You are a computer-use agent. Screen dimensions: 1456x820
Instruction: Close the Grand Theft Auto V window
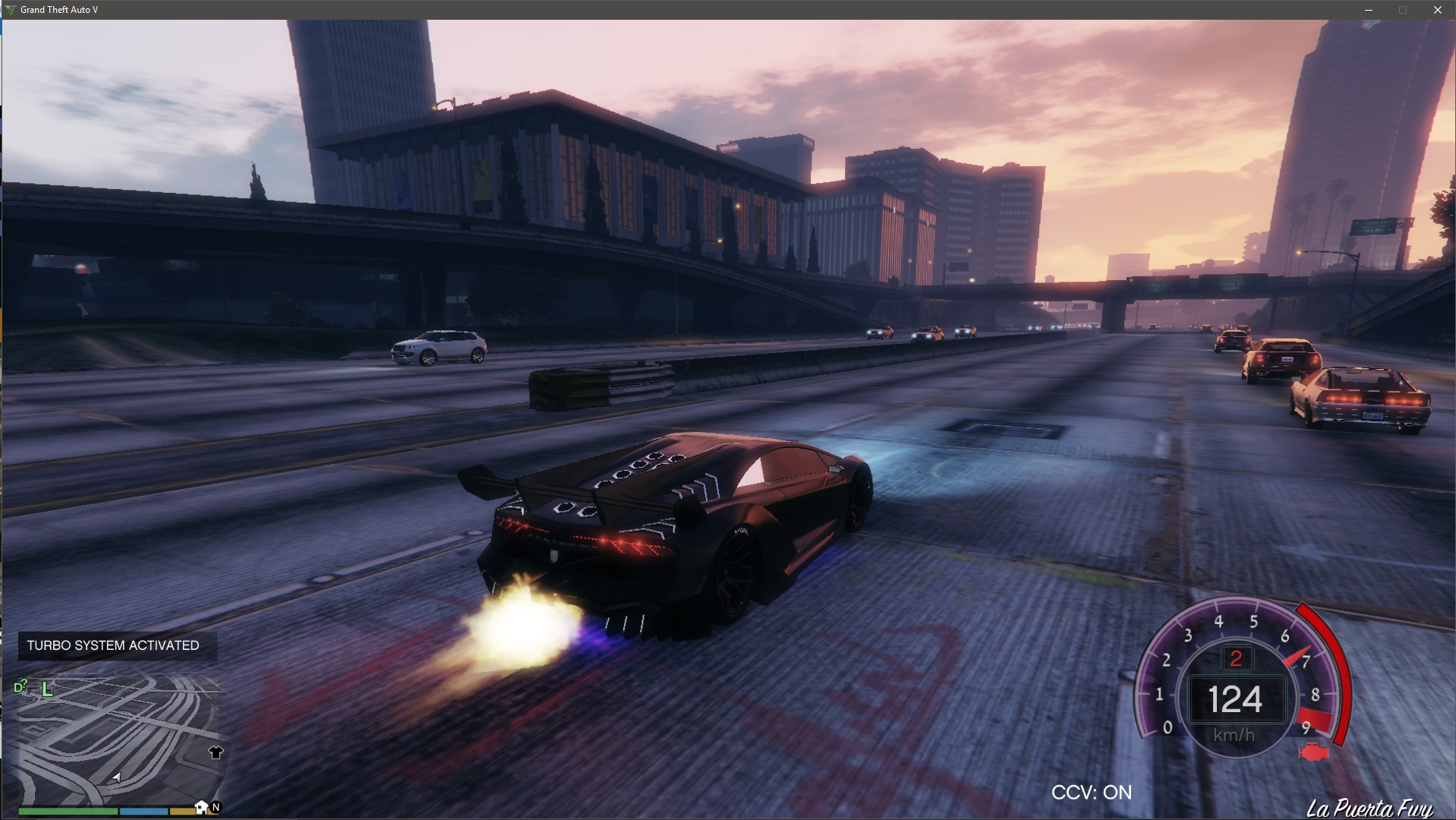point(1437,10)
